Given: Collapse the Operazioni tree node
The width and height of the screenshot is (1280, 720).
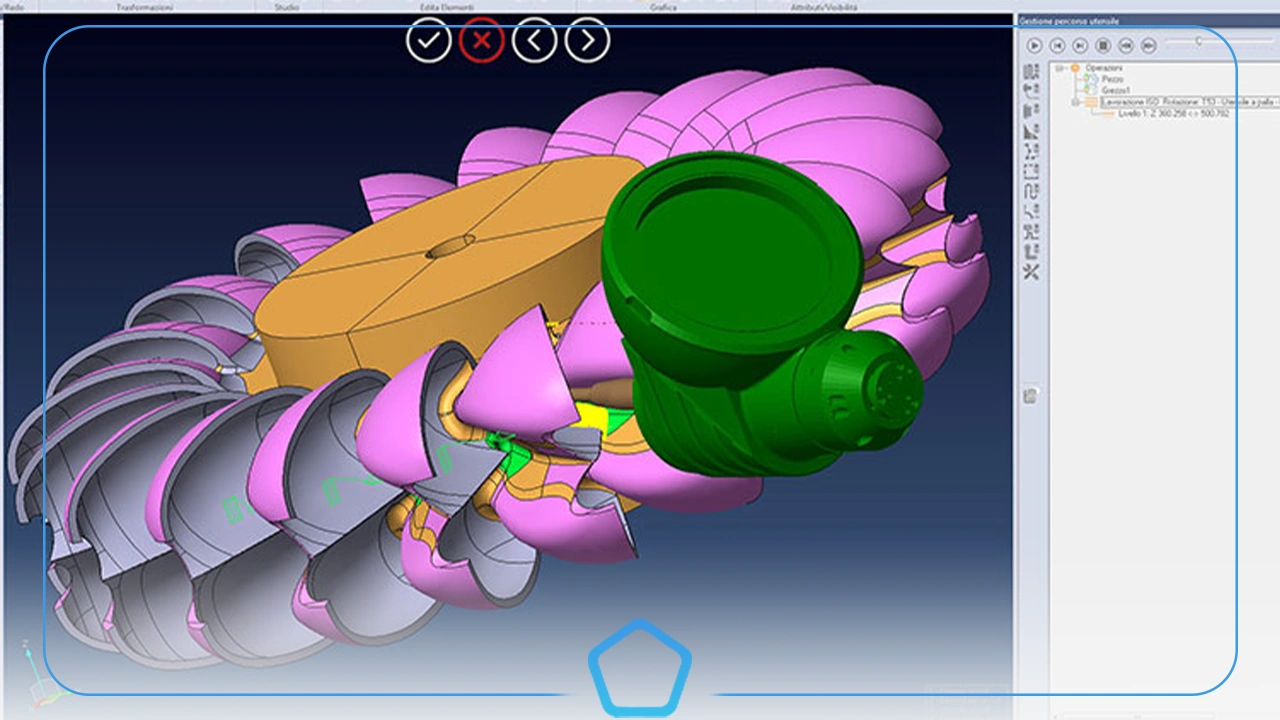Looking at the screenshot, I should (1057, 67).
